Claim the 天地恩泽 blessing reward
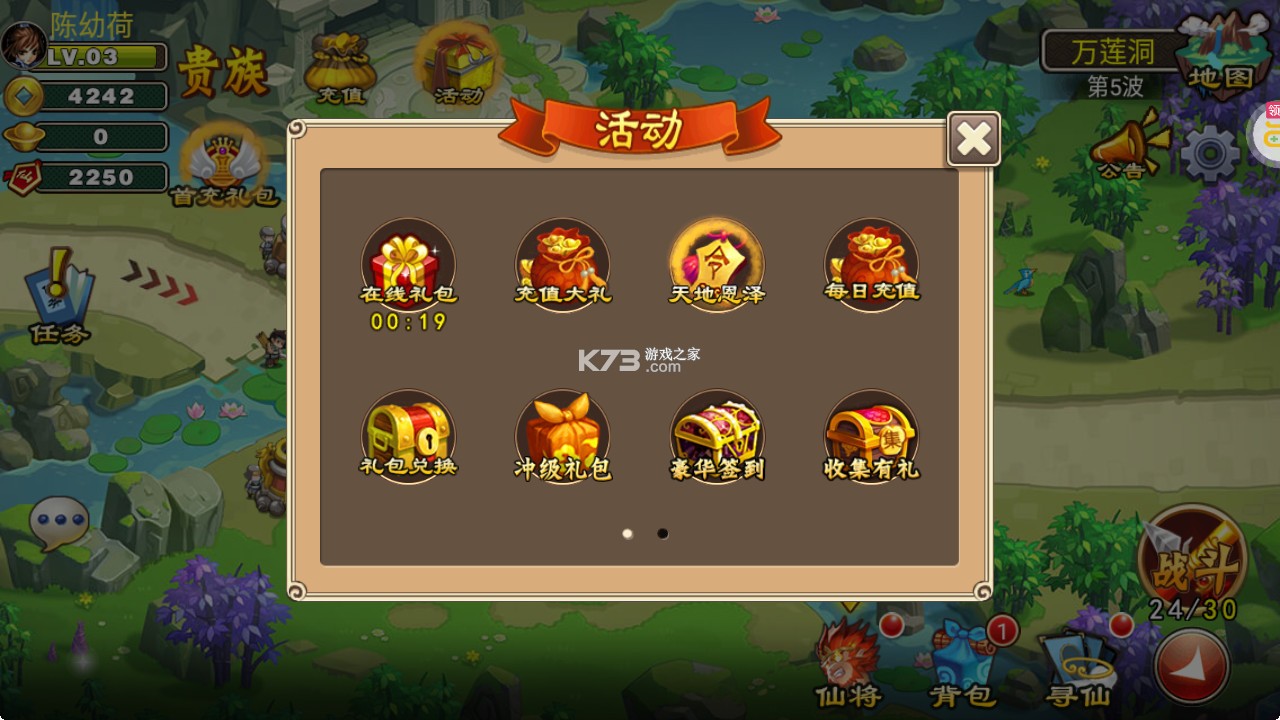Viewport: 1280px width, 720px height. [717, 265]
